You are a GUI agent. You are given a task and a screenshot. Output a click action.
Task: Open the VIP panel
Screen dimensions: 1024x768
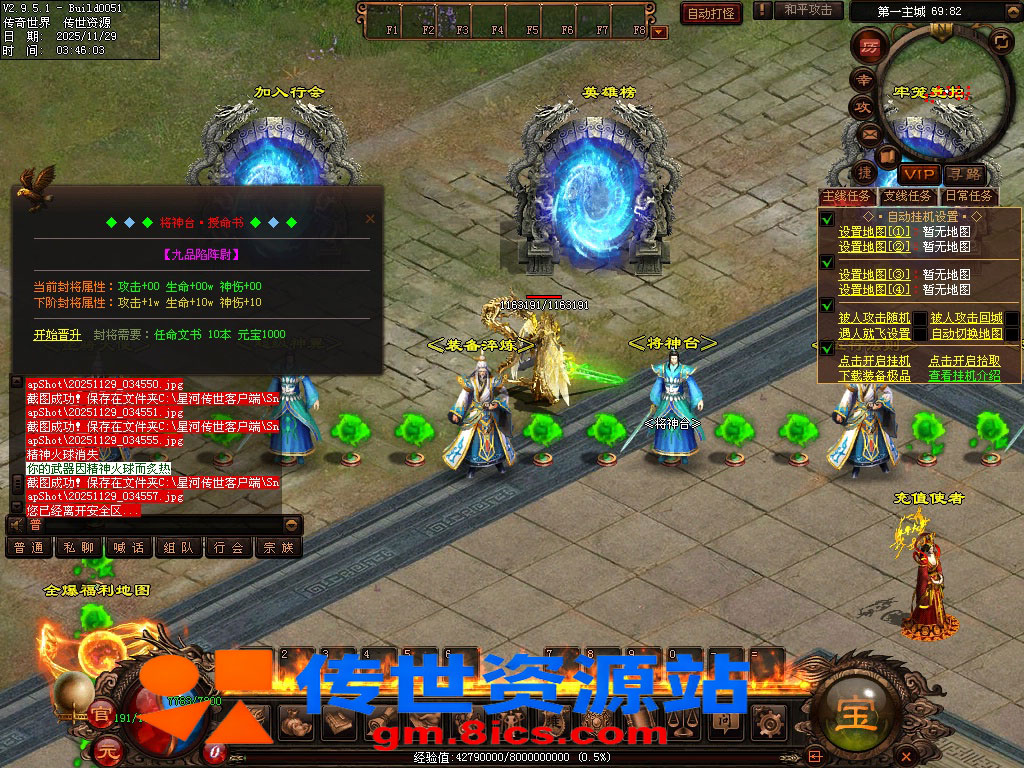pos(917,174)
